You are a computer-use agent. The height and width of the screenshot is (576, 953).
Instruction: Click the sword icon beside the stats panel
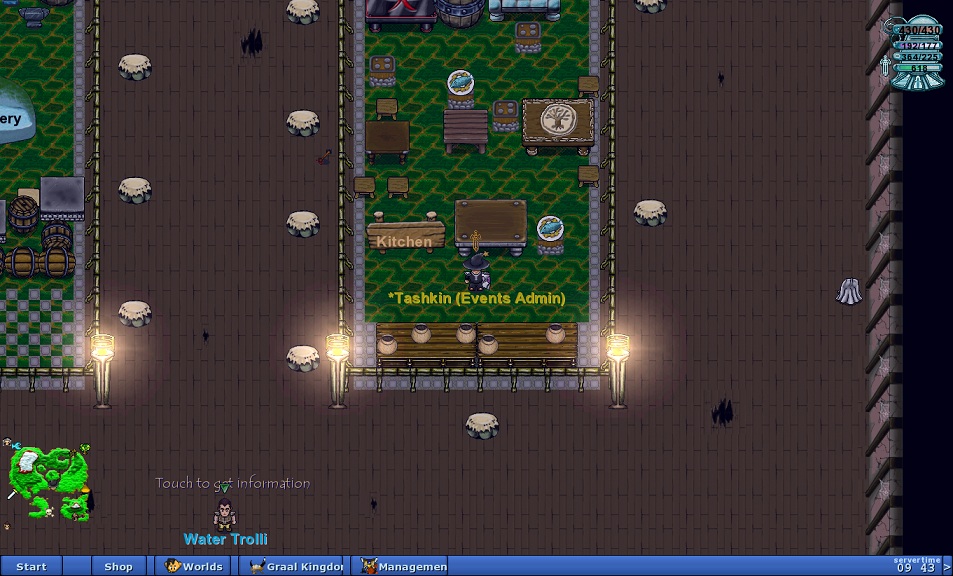886,66
